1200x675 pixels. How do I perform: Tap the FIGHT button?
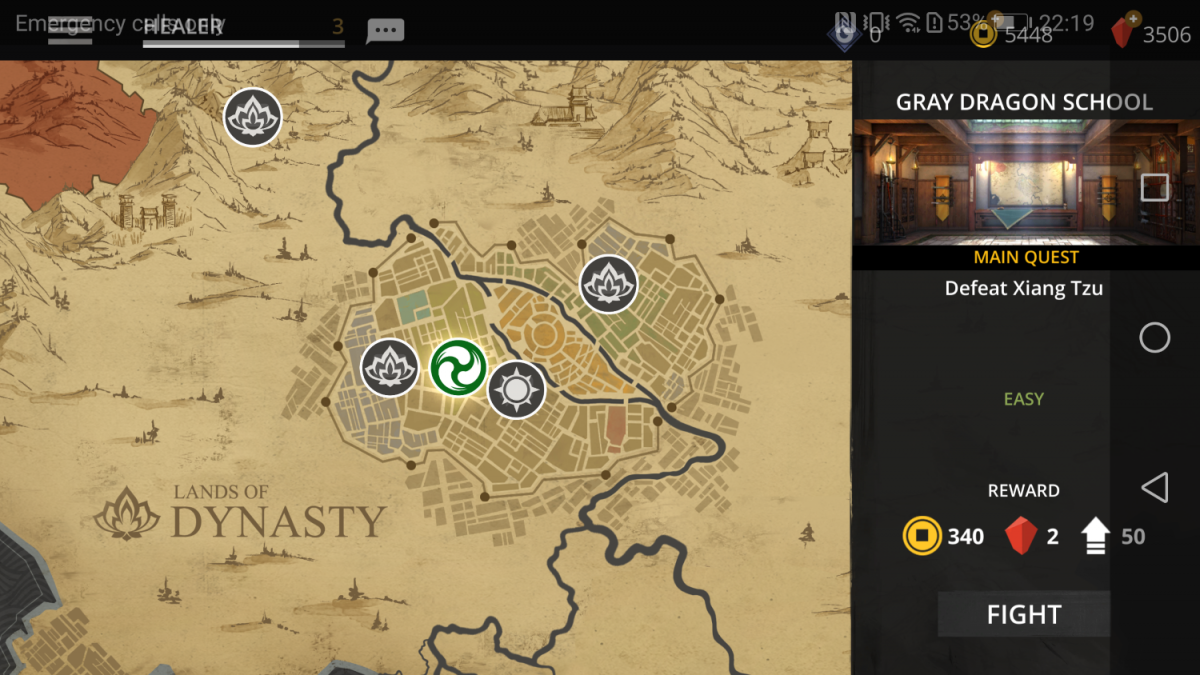click(x=1023, y=614)
